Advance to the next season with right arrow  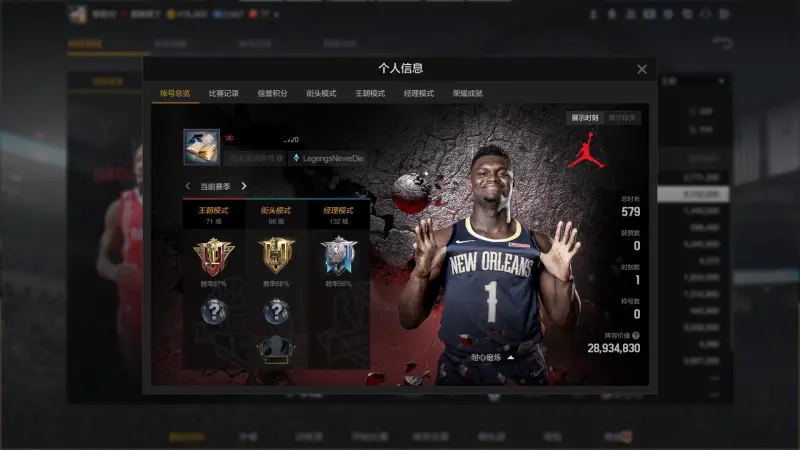(244, 186)
